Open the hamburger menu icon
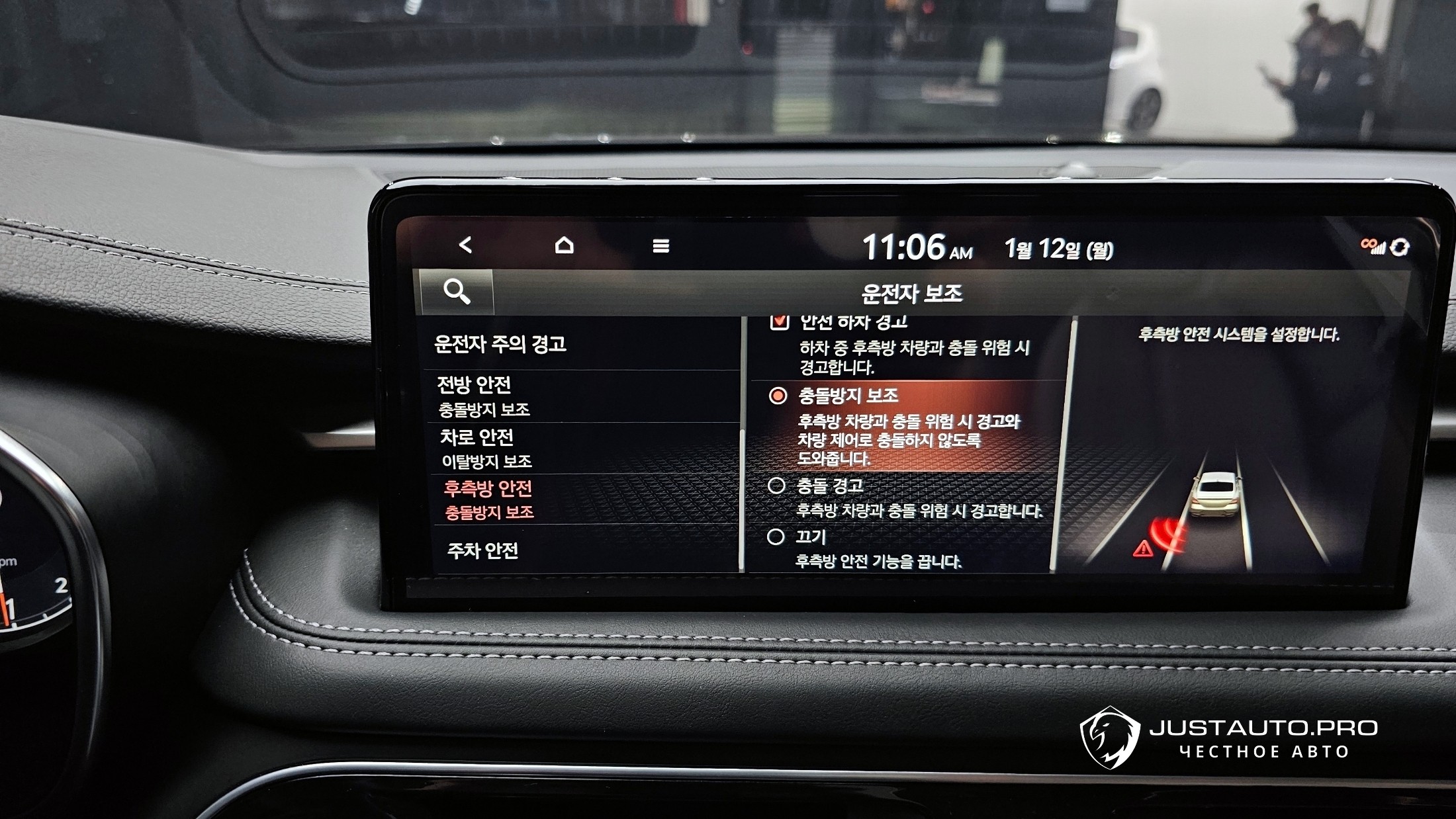 pyautogui.click(x=660, y=246)
